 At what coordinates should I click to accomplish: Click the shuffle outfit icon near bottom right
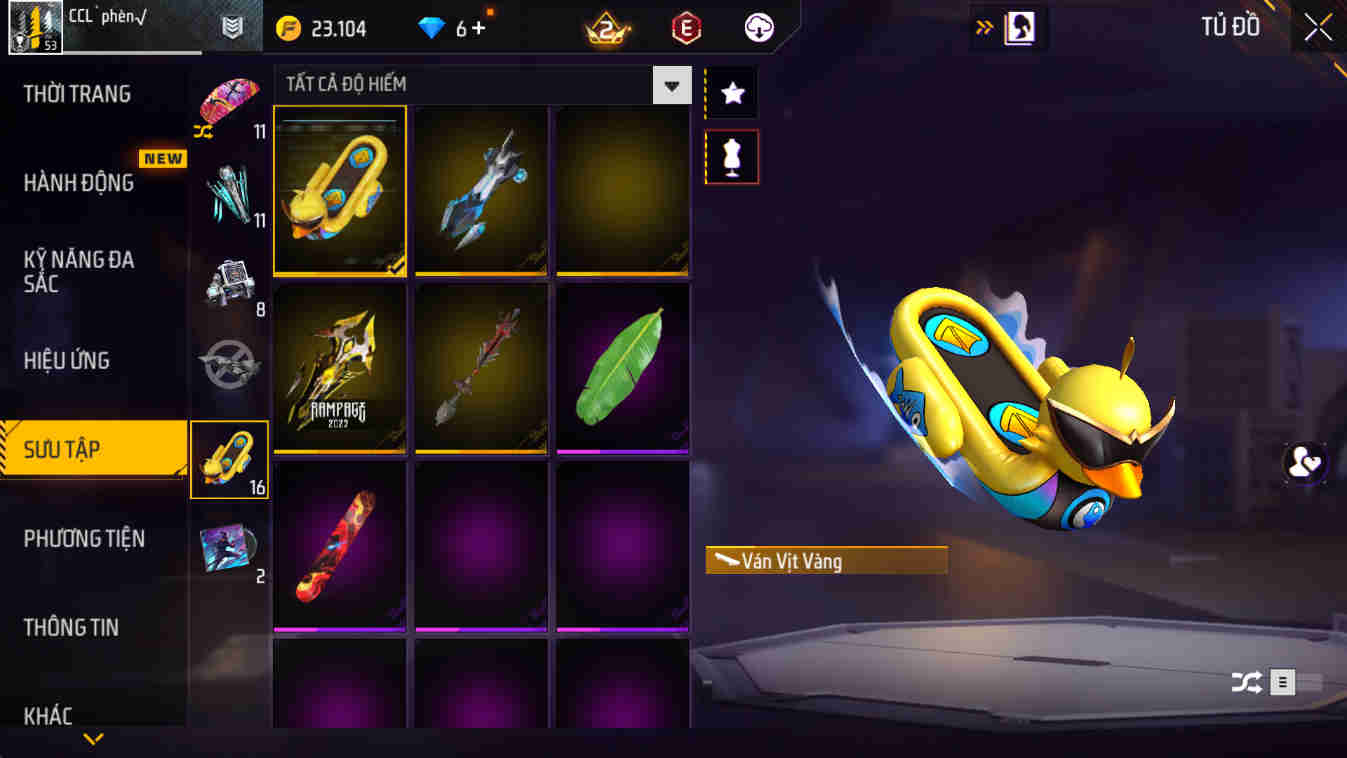click(1244, 682)
